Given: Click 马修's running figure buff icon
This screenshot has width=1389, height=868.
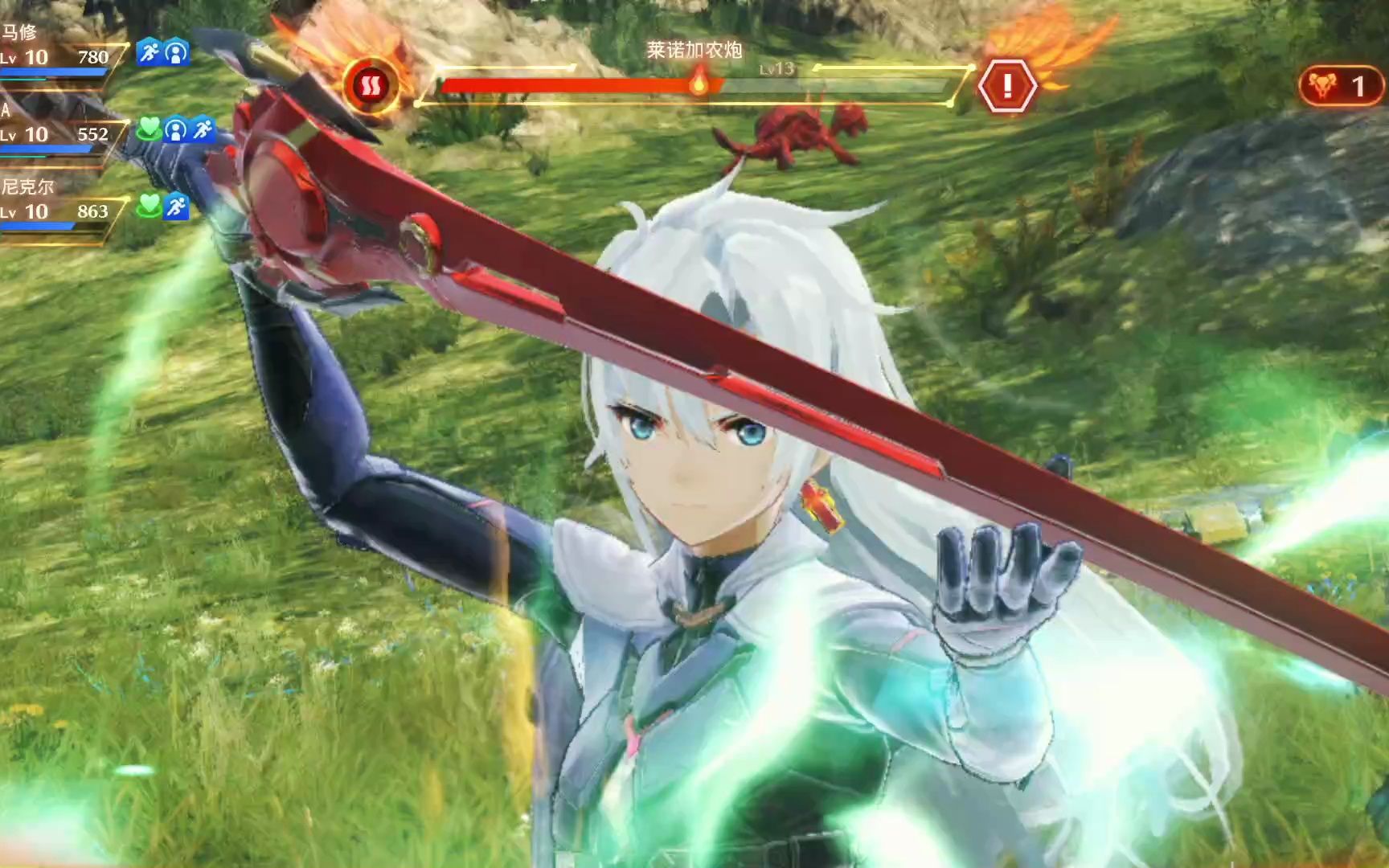Looking at the screenshot, I should pyautogui.click(x=149, y=53).
